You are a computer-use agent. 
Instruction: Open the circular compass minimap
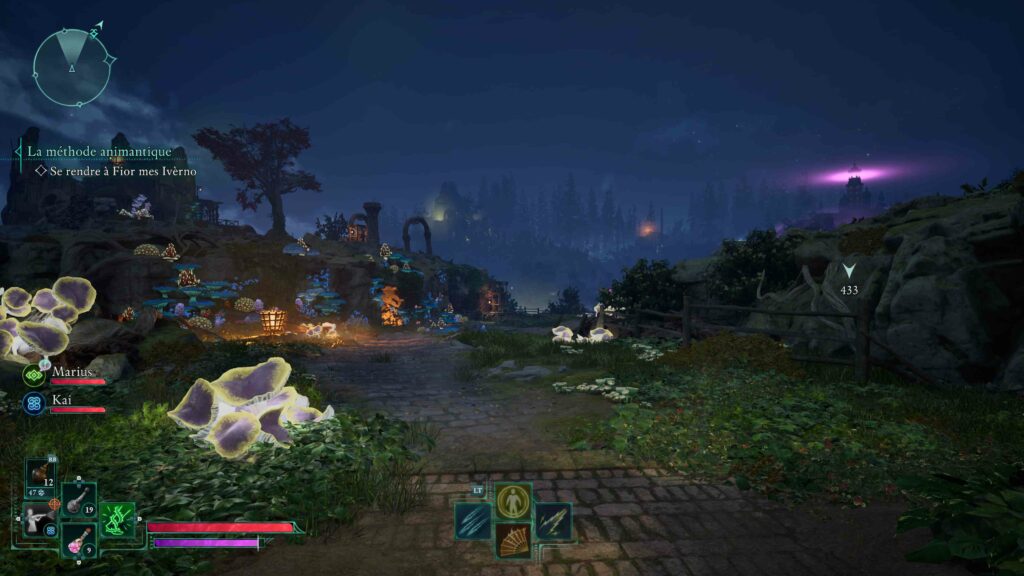pos(71,67)
